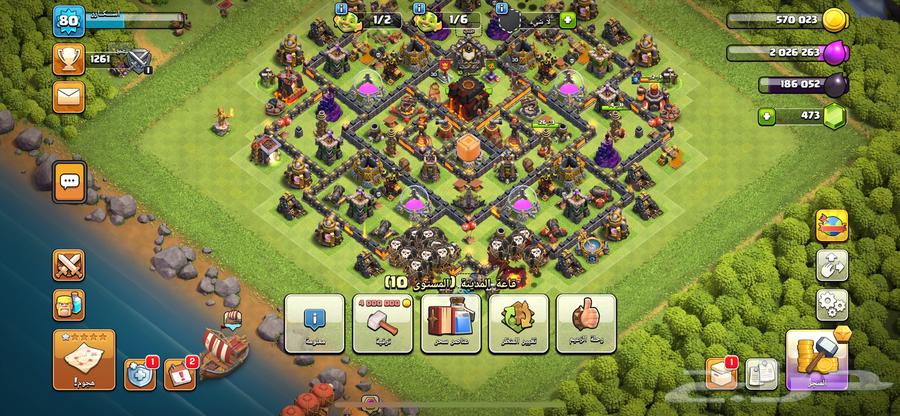
Task: Upgrade Town Hall with the hammer button
Action: 383,324
